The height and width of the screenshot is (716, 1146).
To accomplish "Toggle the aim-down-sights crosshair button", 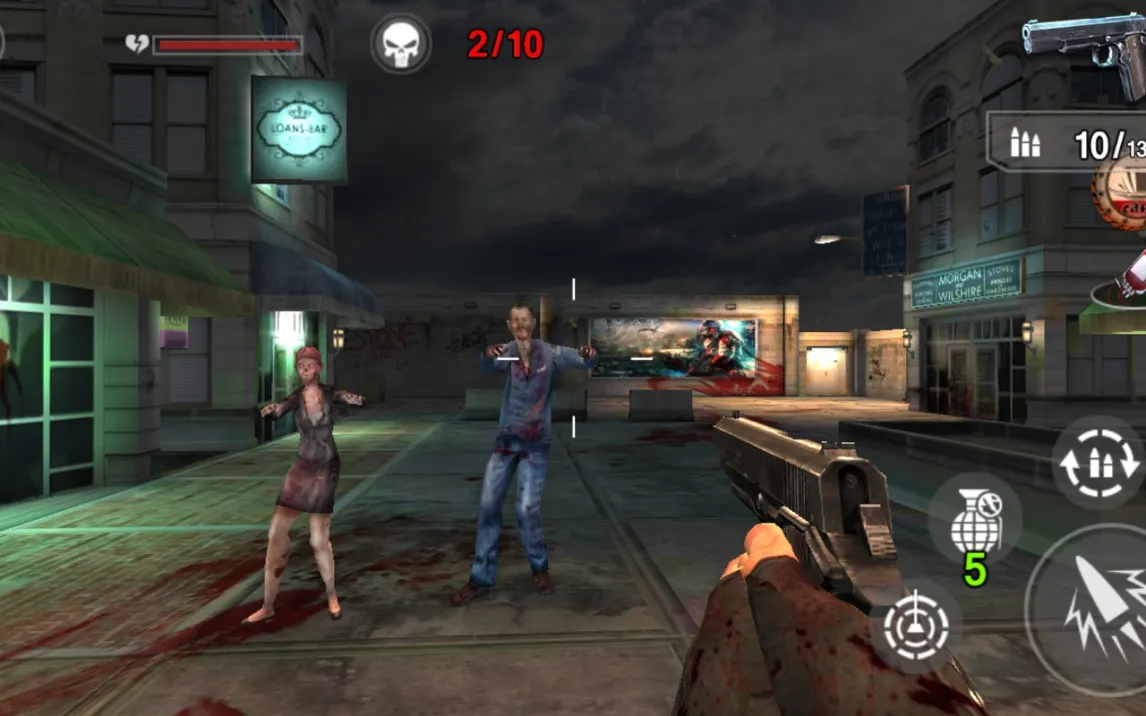I will pyautogui.click(x=915, y=626).
